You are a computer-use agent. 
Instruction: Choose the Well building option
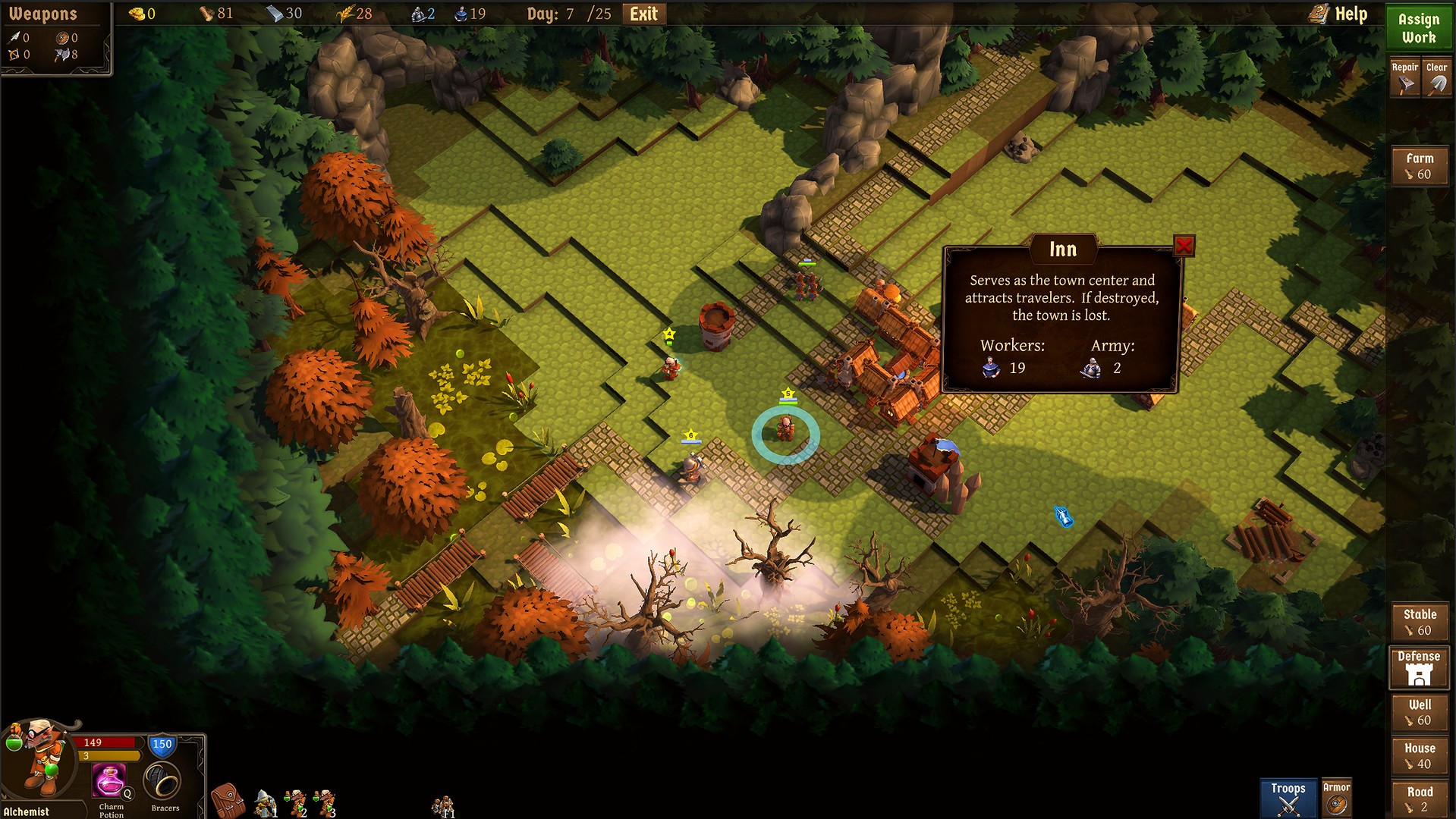(x=1419, y=712)
